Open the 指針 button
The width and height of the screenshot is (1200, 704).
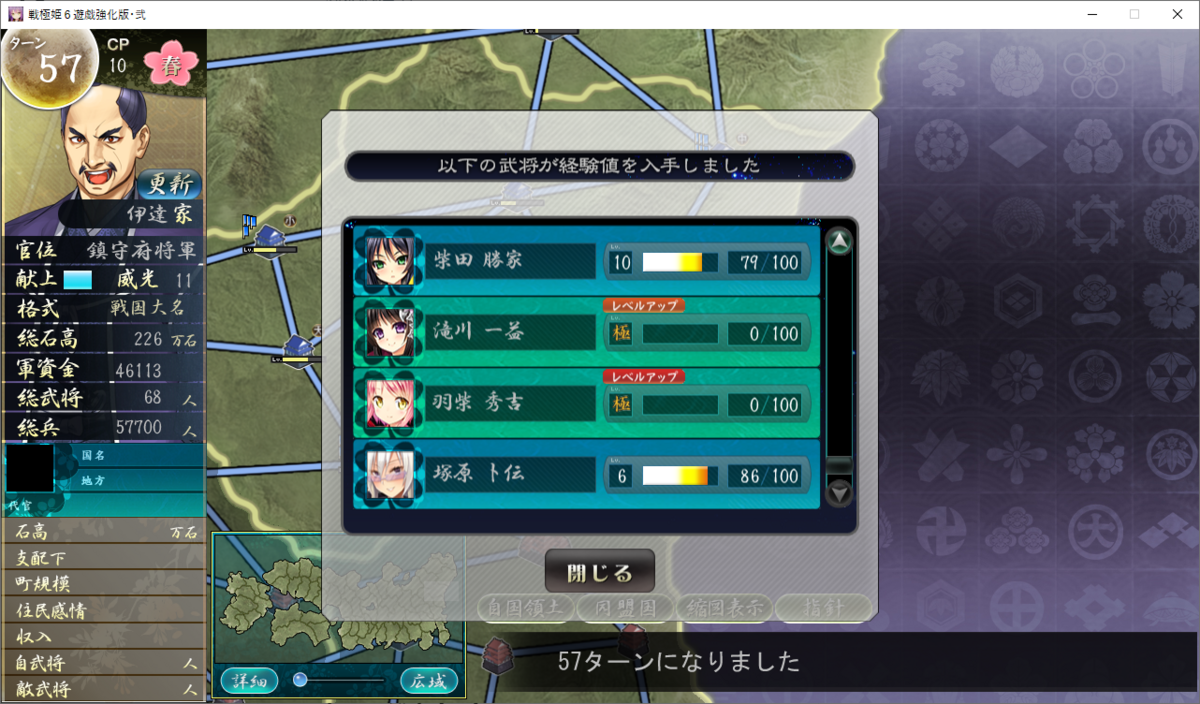pos(822,606)
